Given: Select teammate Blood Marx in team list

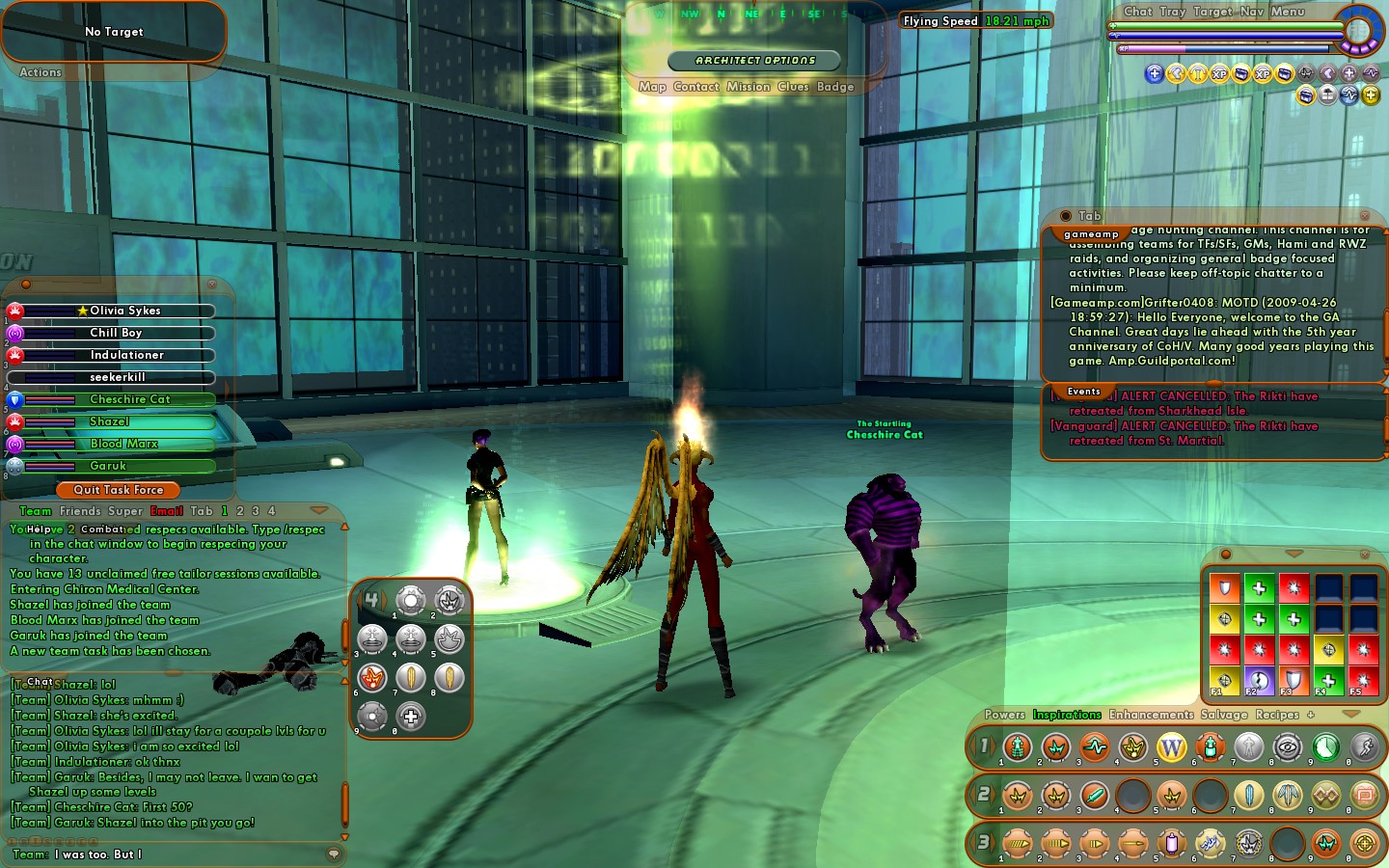Looking at the screenshot, I should [x=123, y=444].
